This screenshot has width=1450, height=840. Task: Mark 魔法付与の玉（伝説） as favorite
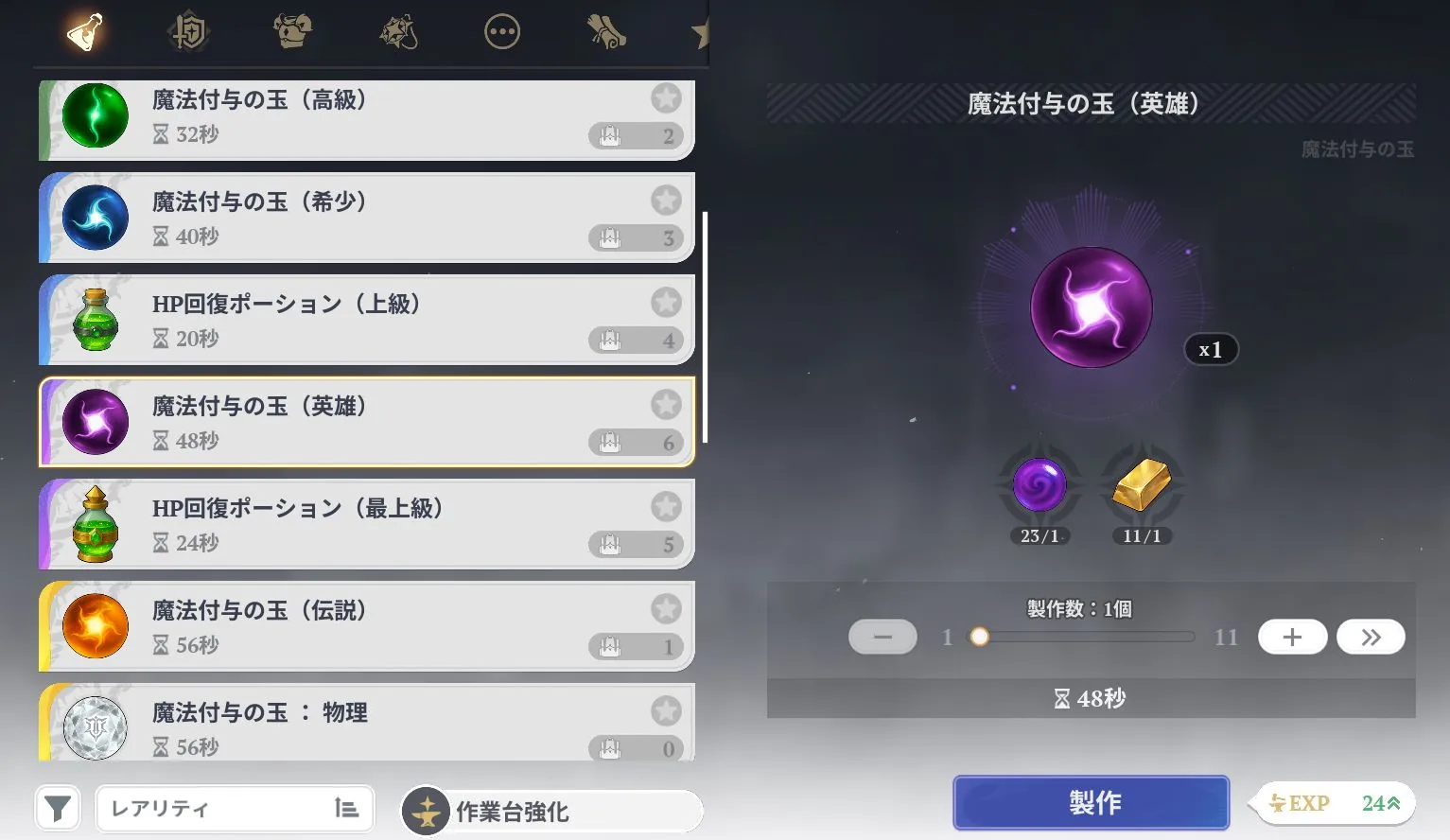666,608
